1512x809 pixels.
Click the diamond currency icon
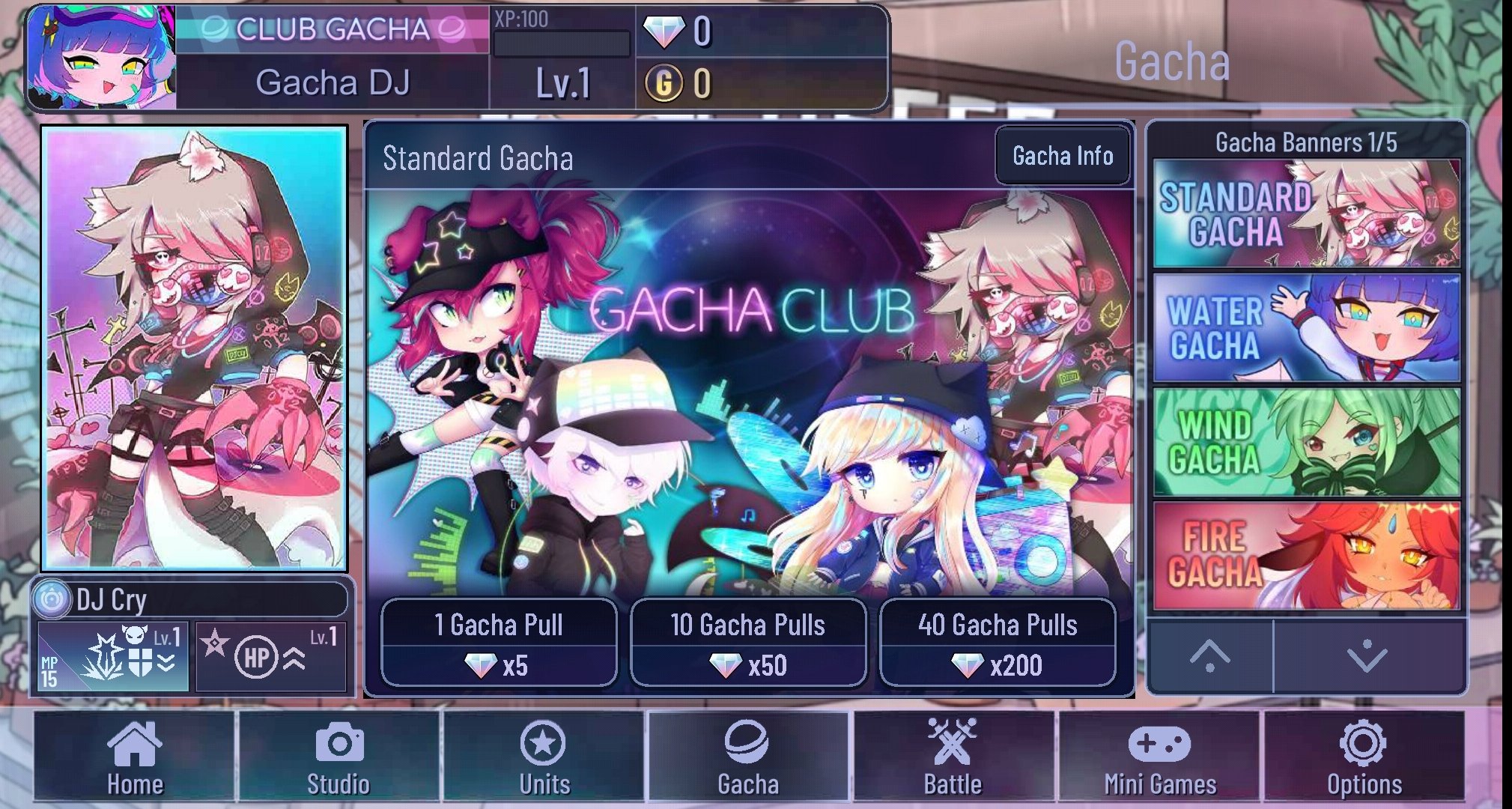click(x=664, y=33)
